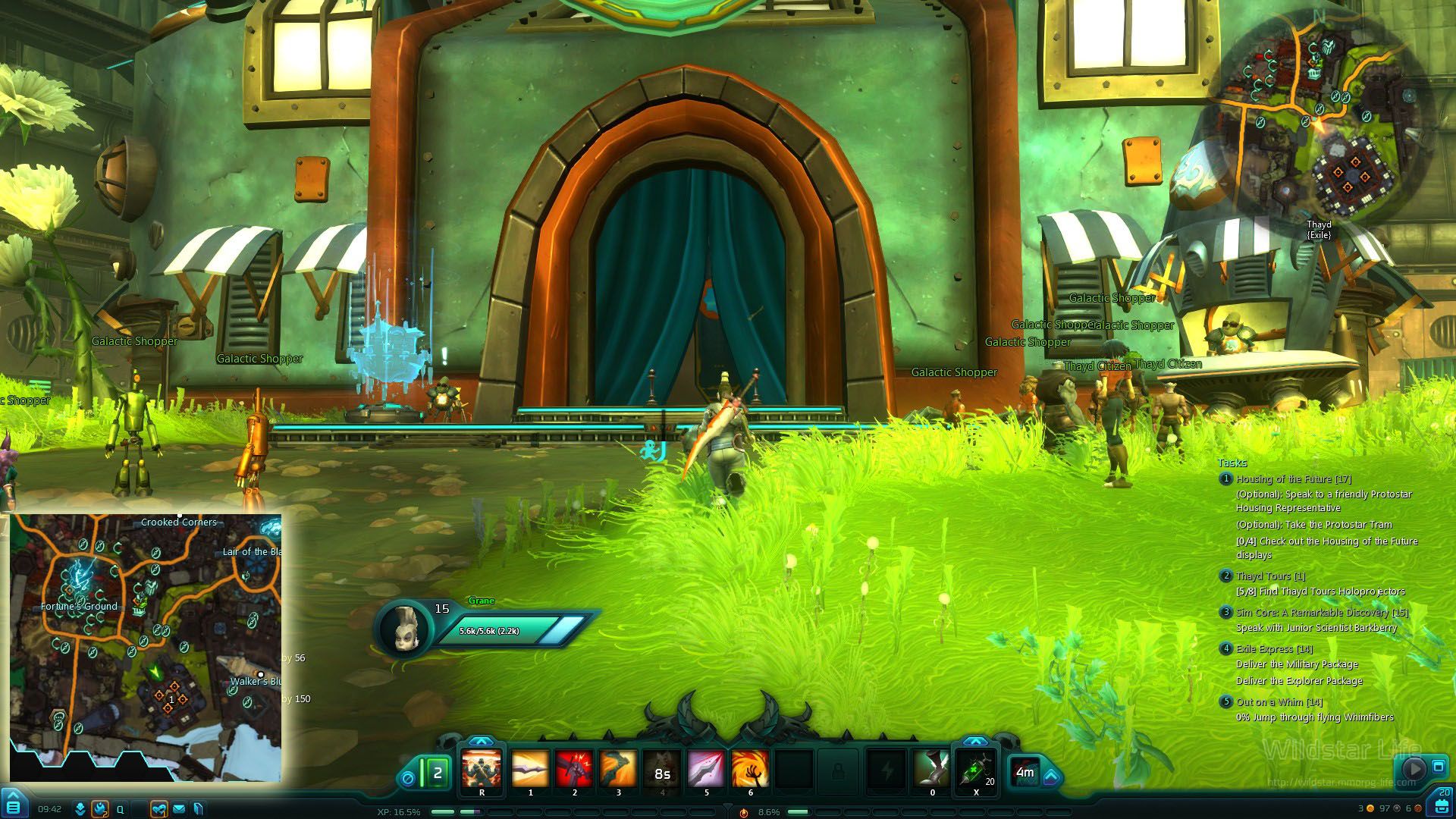The height and width of the screenshot is (819, 1456).
Task: Click the round play arrow button
Action: coord(1414,768)
